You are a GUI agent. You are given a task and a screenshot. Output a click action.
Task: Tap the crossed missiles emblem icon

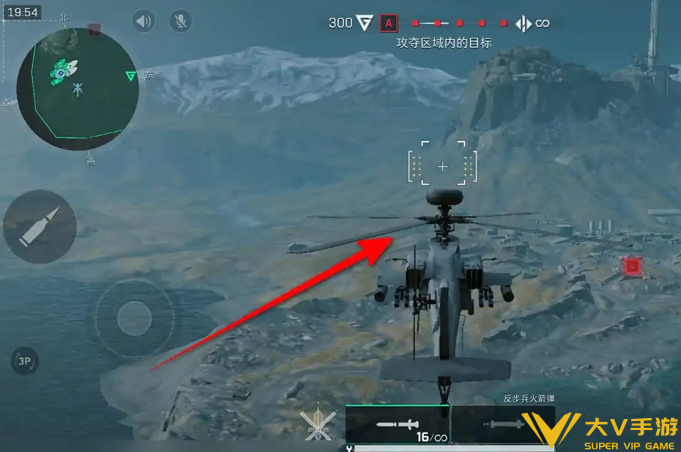point(318,424)
